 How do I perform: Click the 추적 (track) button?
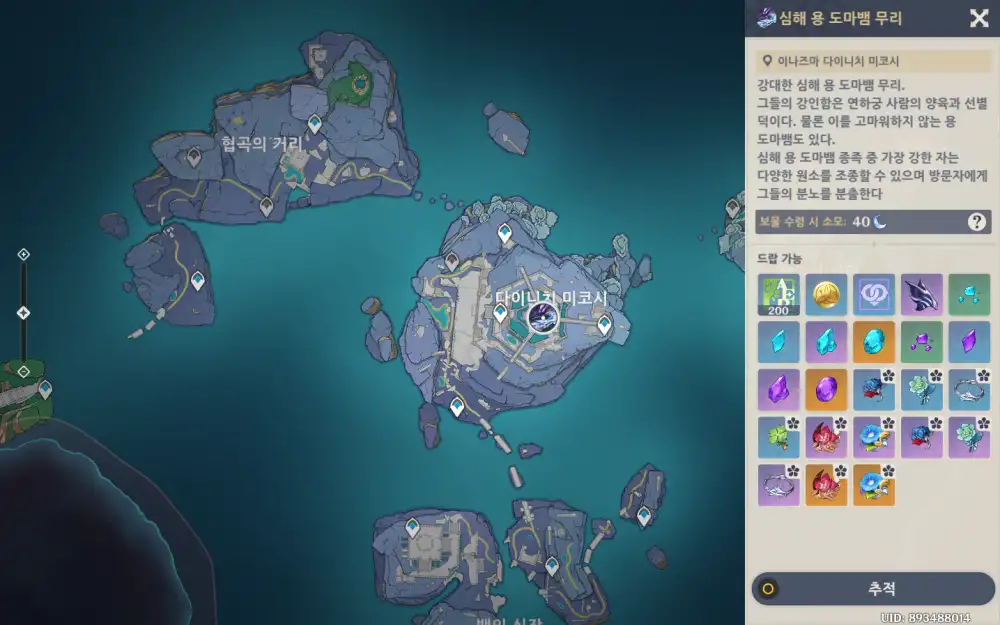tap(873, 589)
